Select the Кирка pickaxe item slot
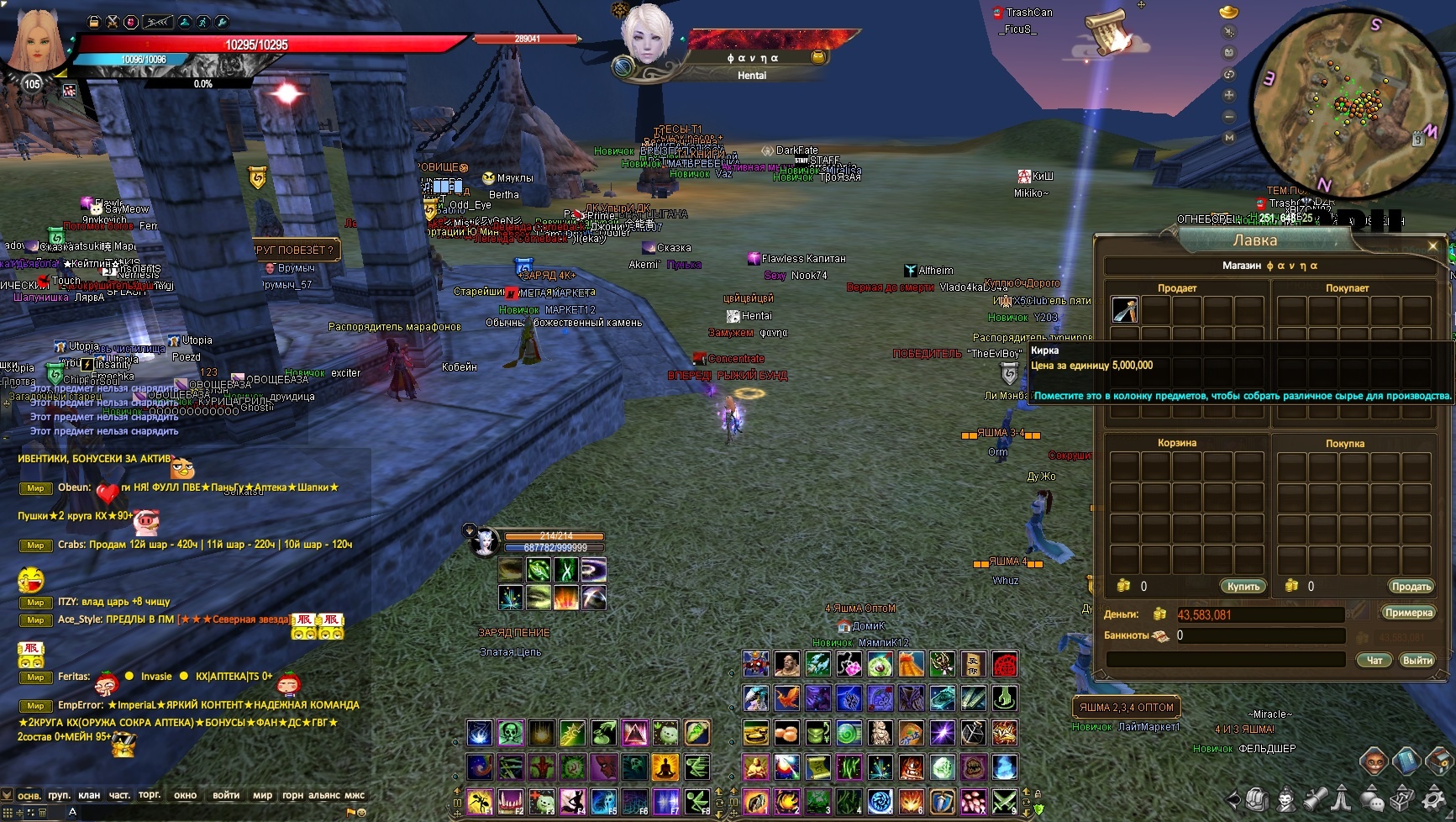Viewport: 1456px width, 822px height. pyautogui.click(x=1125, y=310)
